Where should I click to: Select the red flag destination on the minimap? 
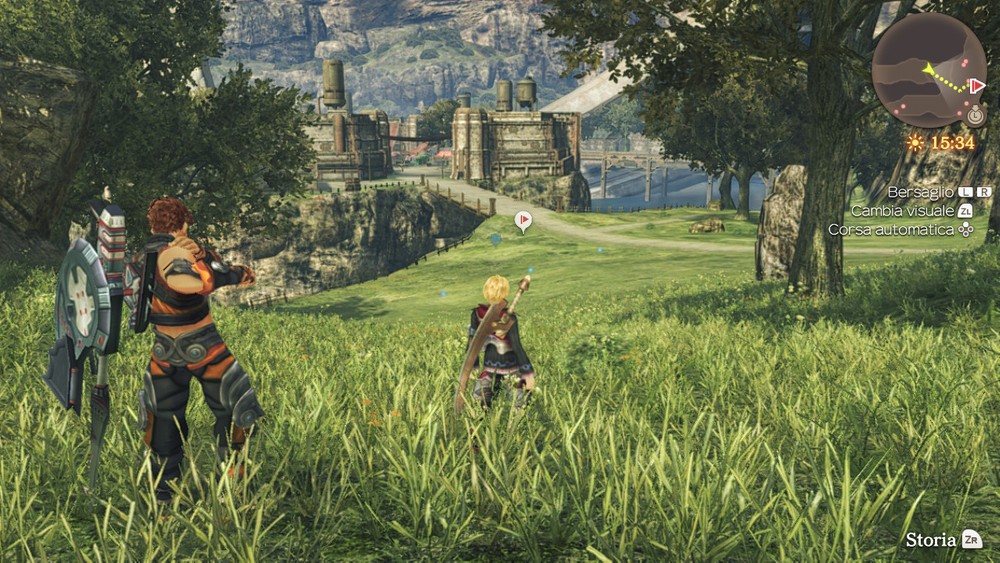coord(977,87)
